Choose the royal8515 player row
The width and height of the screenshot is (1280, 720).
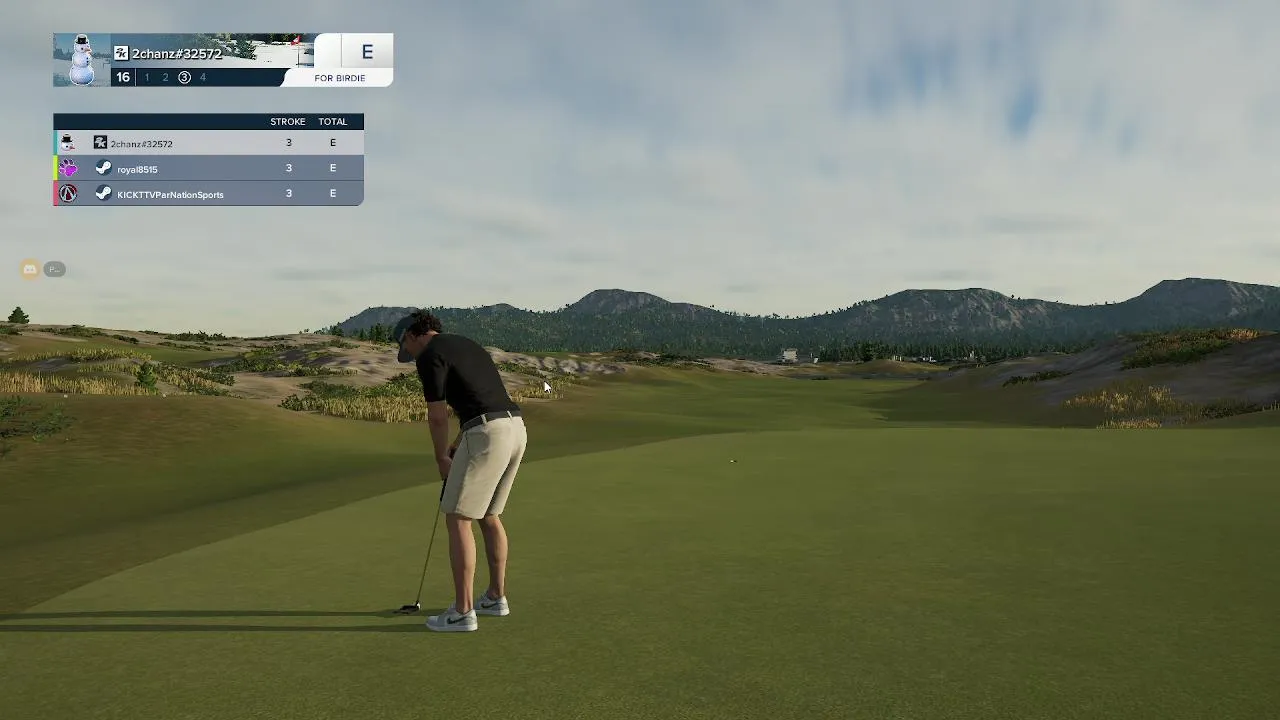tap(208, 169)
